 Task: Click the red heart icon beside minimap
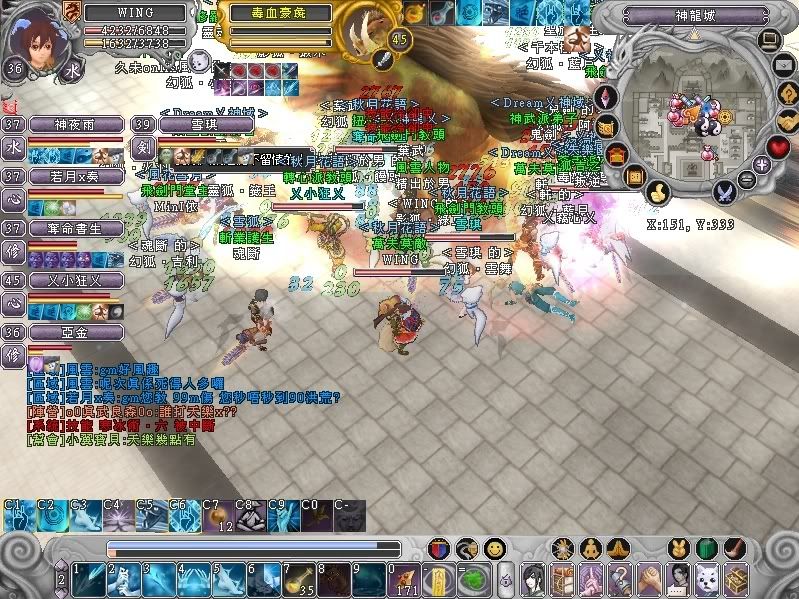pos(778,147)
